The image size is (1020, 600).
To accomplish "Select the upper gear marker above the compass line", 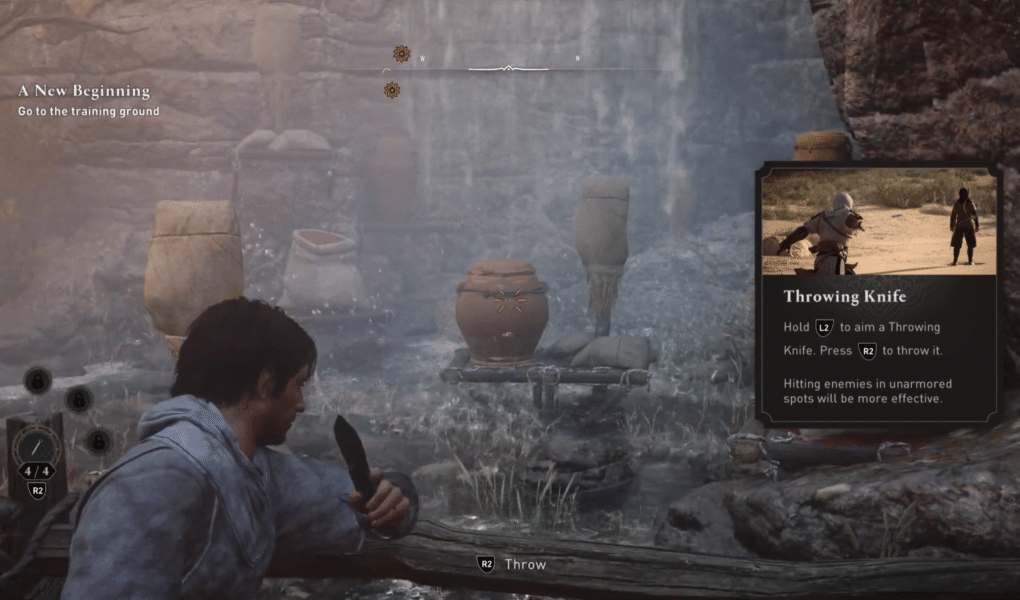I will click(401, 54).
